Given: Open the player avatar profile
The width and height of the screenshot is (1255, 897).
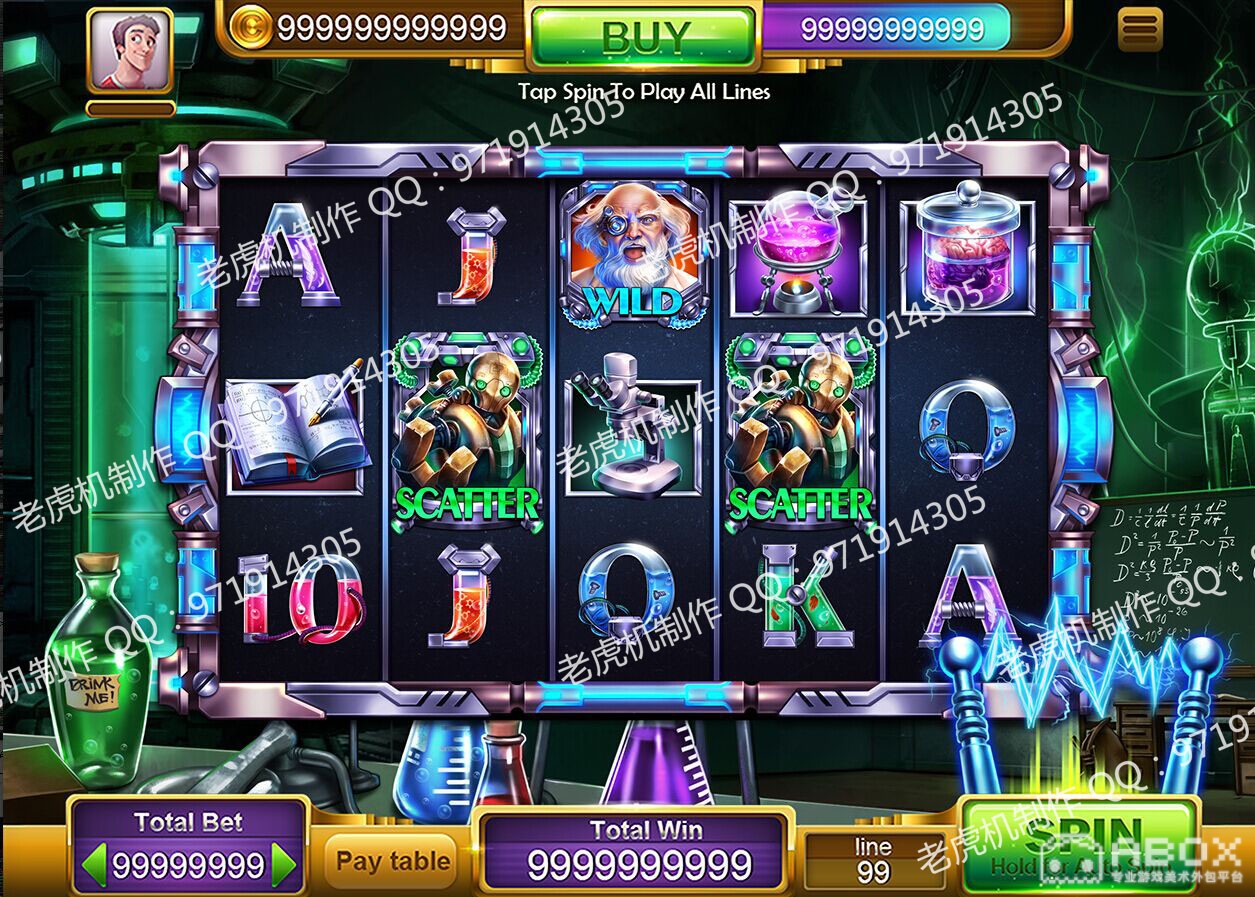Looking at the screenshot, I should [x=130, y=51].
